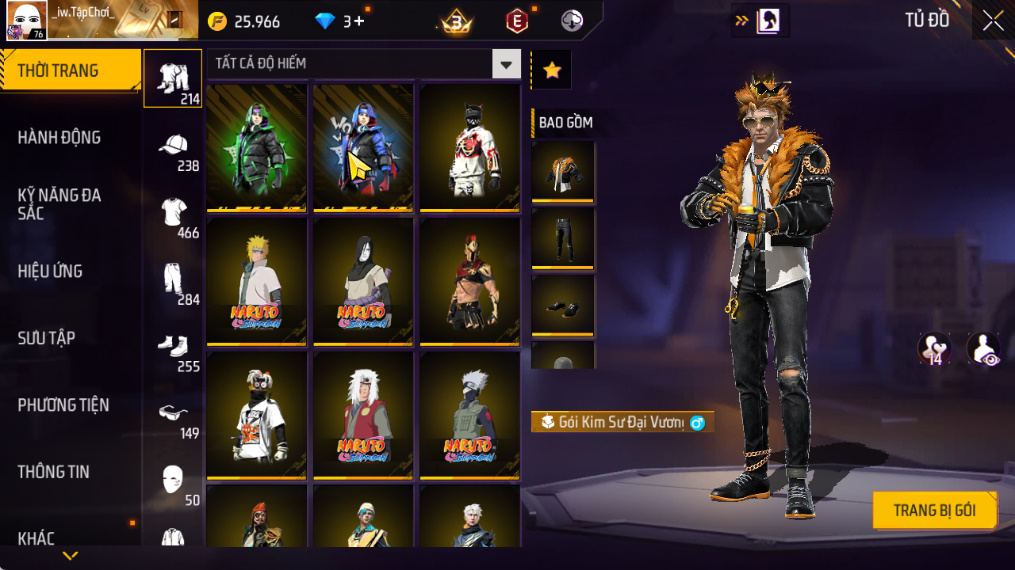Image resolution: width=1015 pixels, height=570 pixels.
Task: Open the Thời Trang tab
Action: click(70, 71)
